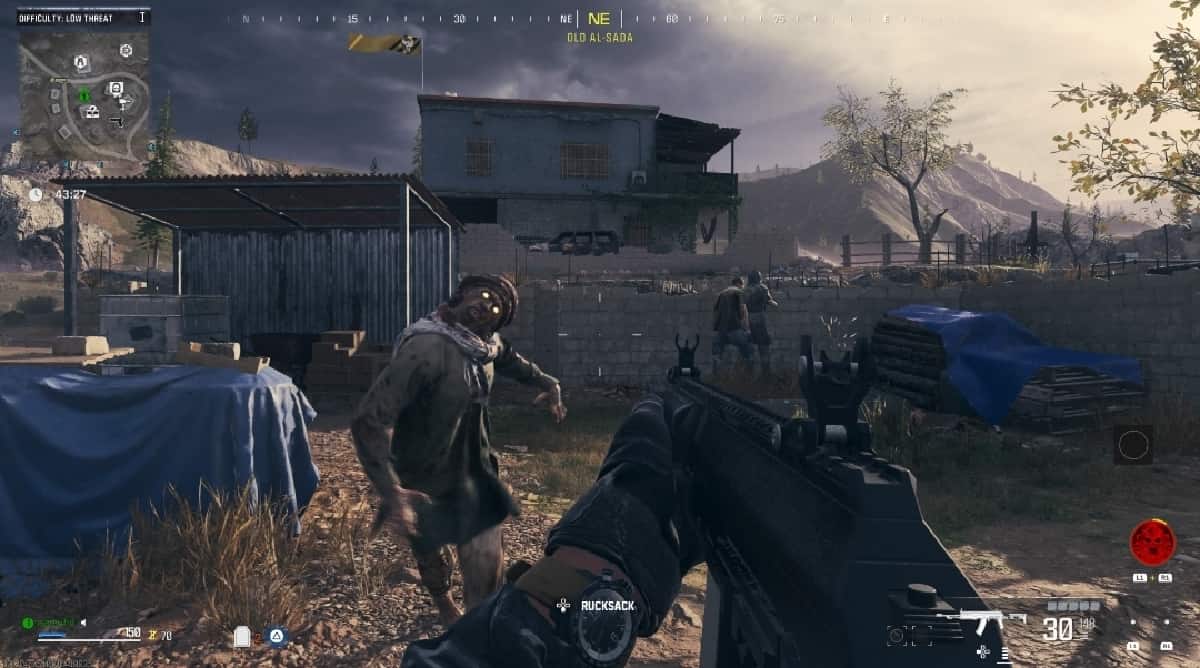Select the pistol marker on the minimap
1200x668 pixels.
point(116,121)
